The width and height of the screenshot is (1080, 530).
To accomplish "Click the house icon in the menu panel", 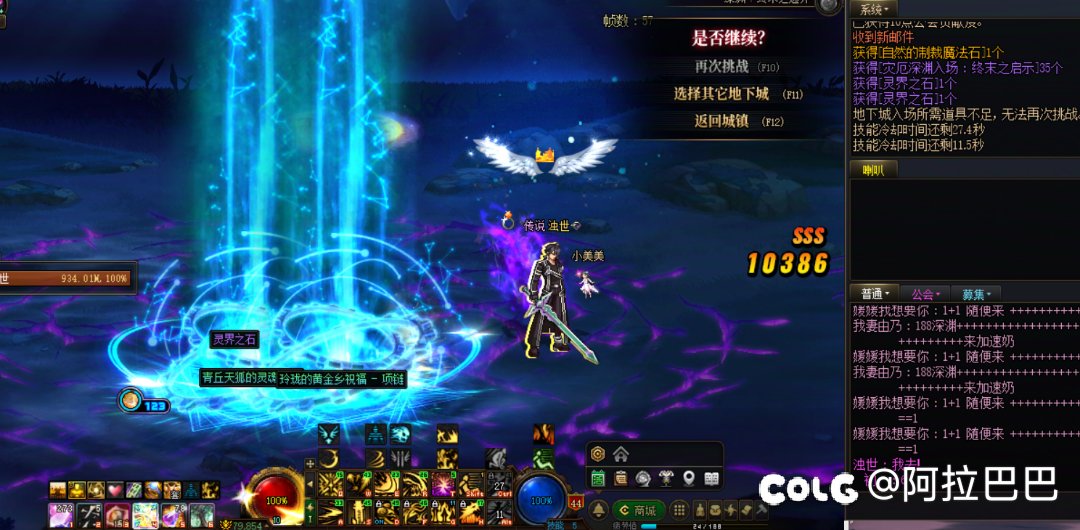I will tap(621, 455).
